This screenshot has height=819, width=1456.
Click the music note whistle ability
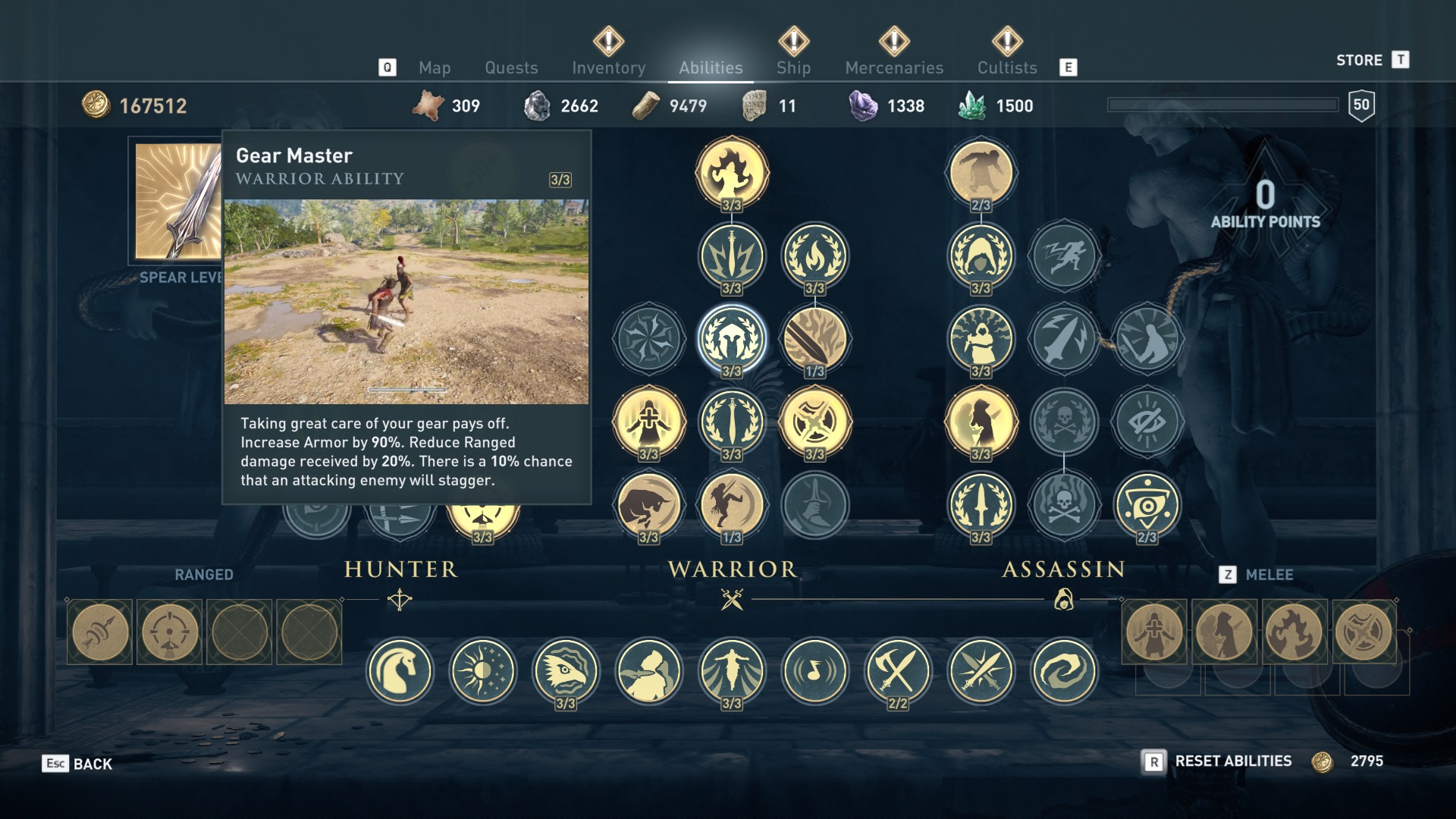(814, 670)
